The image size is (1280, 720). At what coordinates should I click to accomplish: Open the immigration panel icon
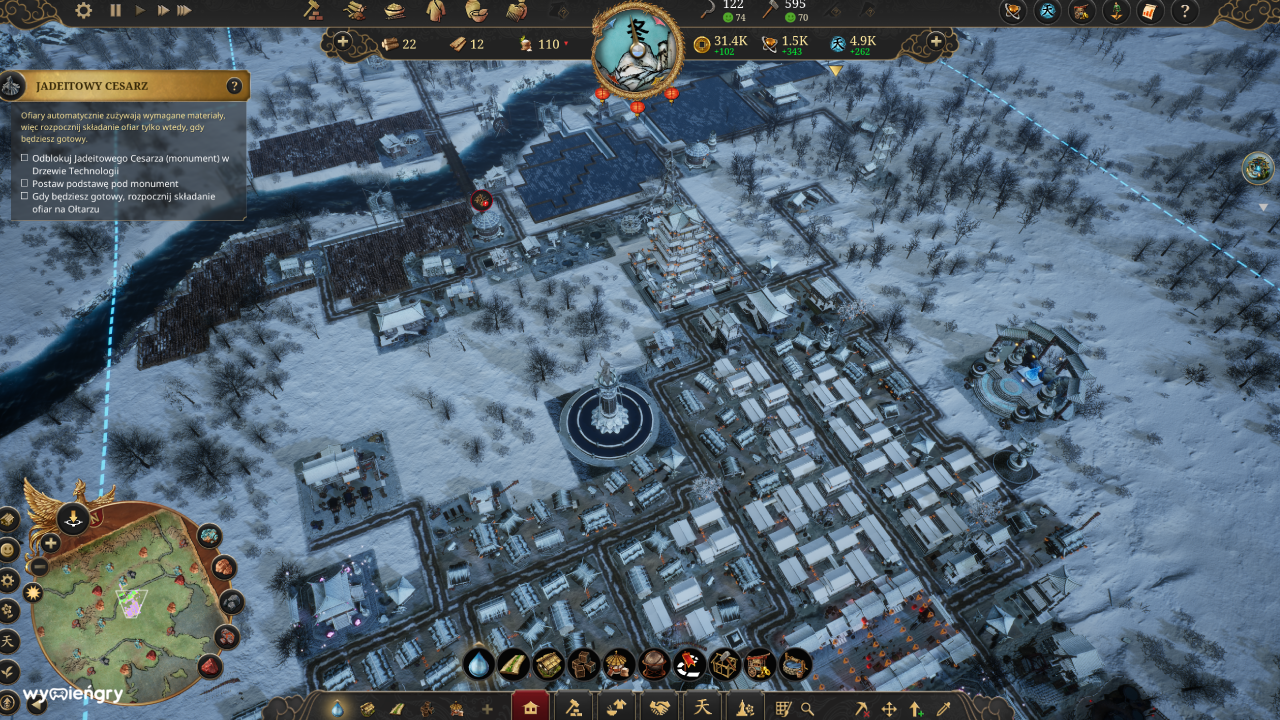pyautogui.click(x=1114, y=12)
